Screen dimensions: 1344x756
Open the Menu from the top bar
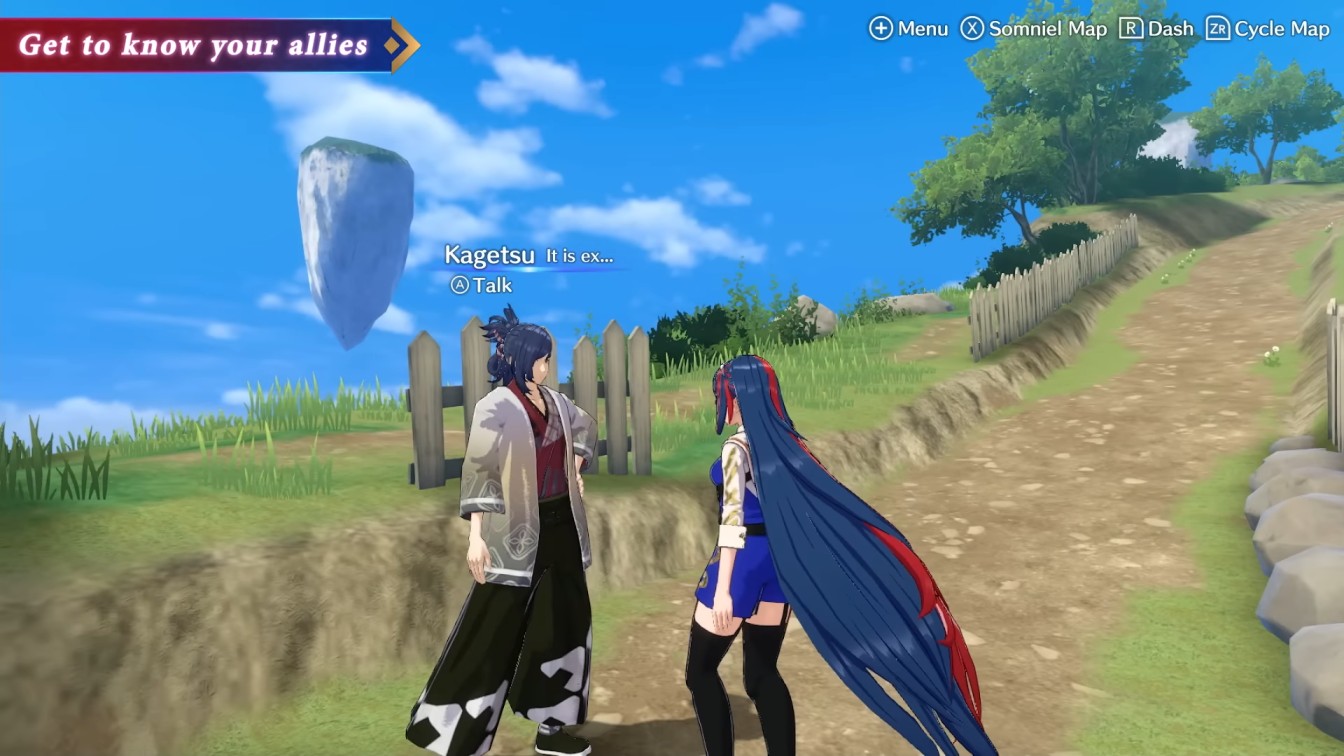point(920,29)
